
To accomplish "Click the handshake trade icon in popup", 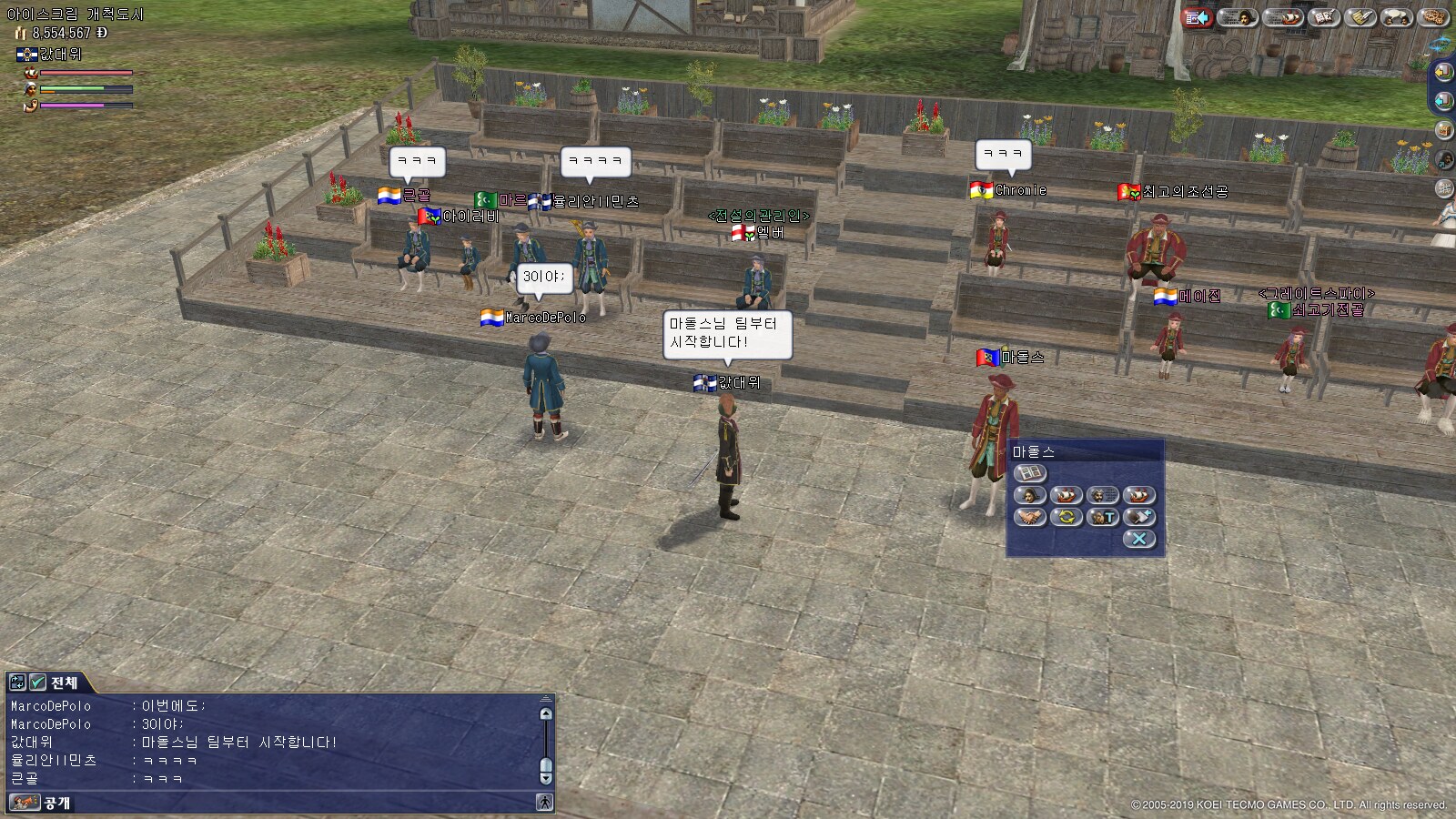I will [1030, 517].
